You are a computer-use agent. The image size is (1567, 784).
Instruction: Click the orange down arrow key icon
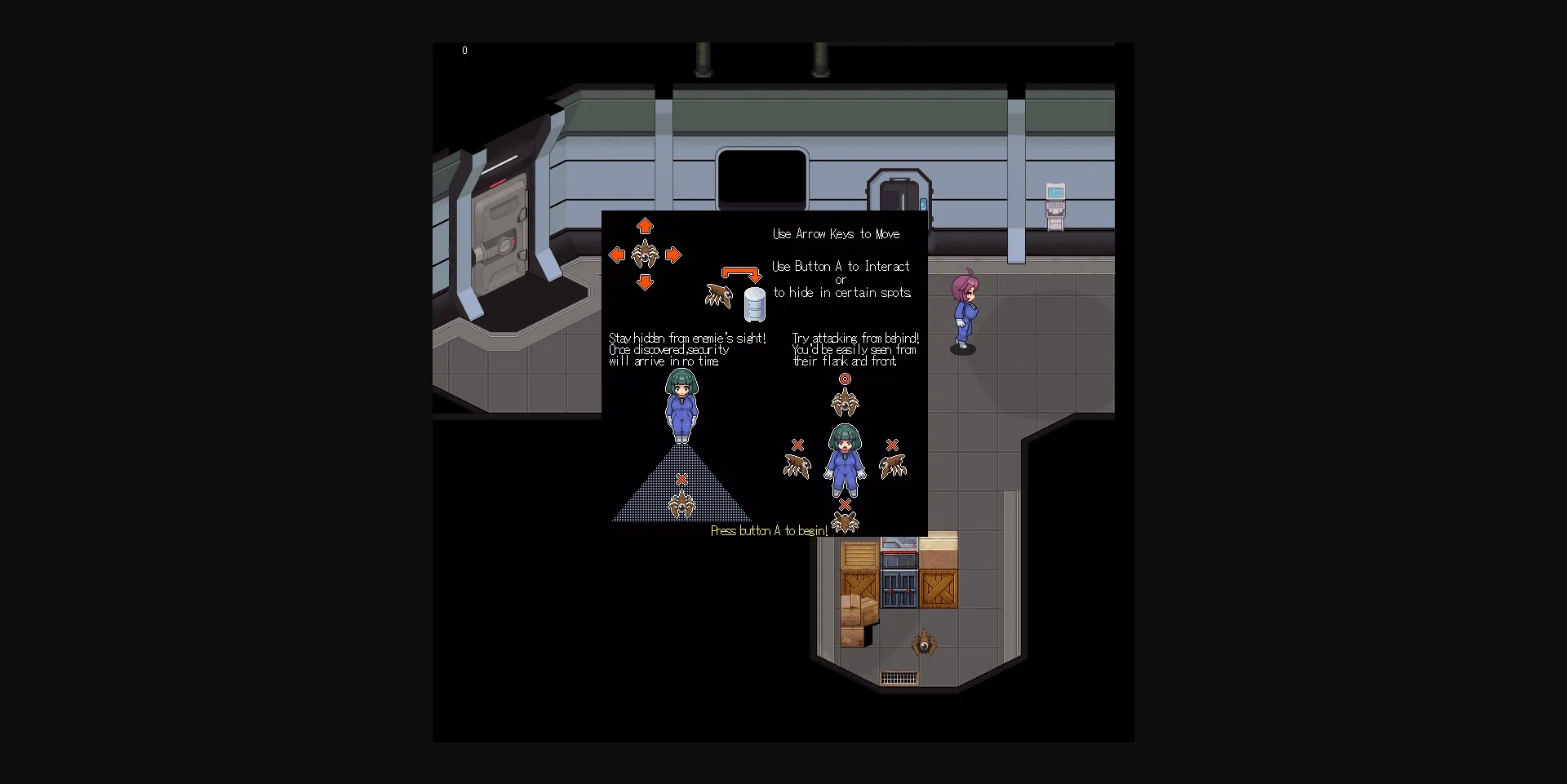(x=646, y=283)
